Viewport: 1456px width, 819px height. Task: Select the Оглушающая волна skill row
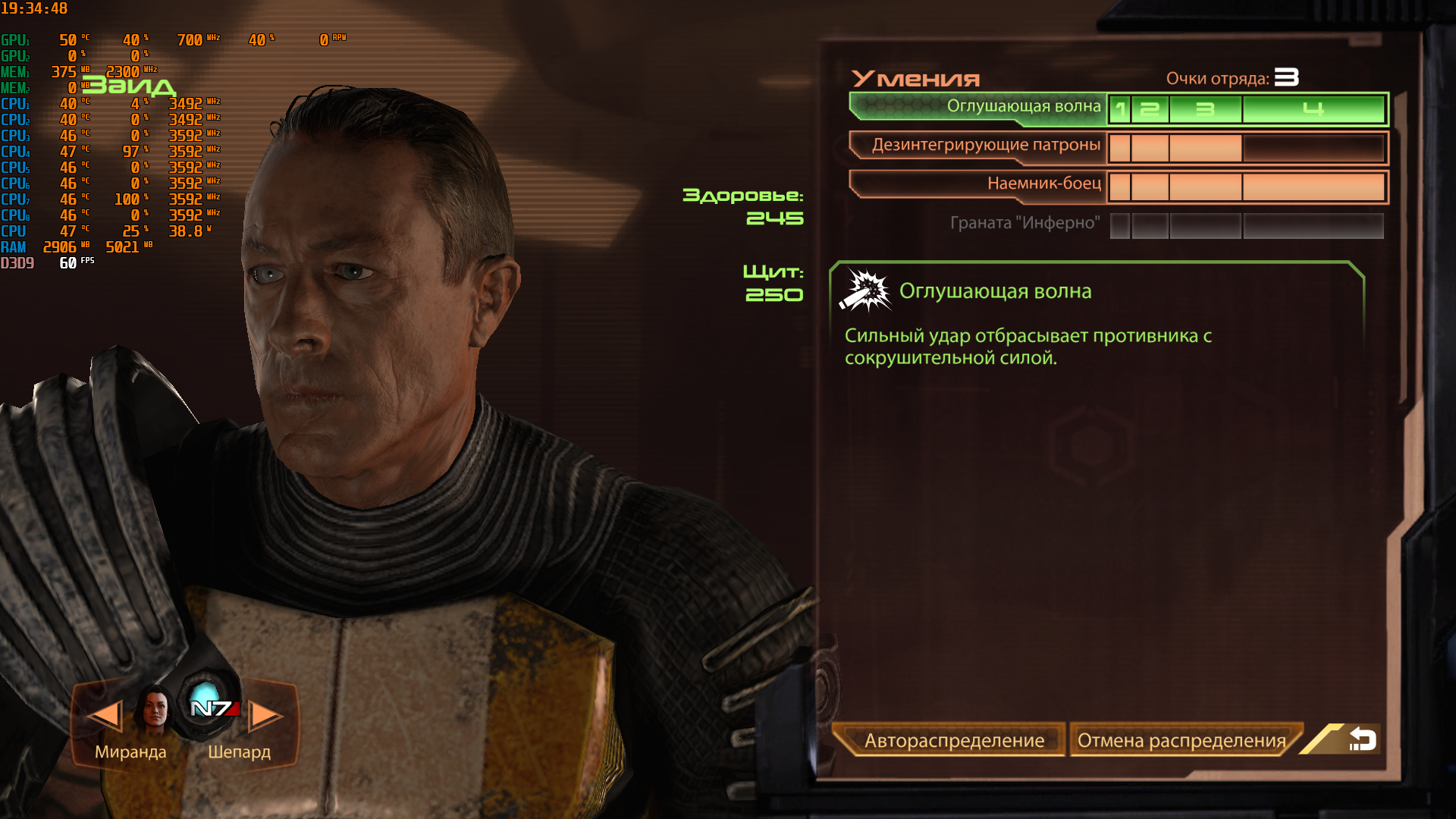[978, 107]
